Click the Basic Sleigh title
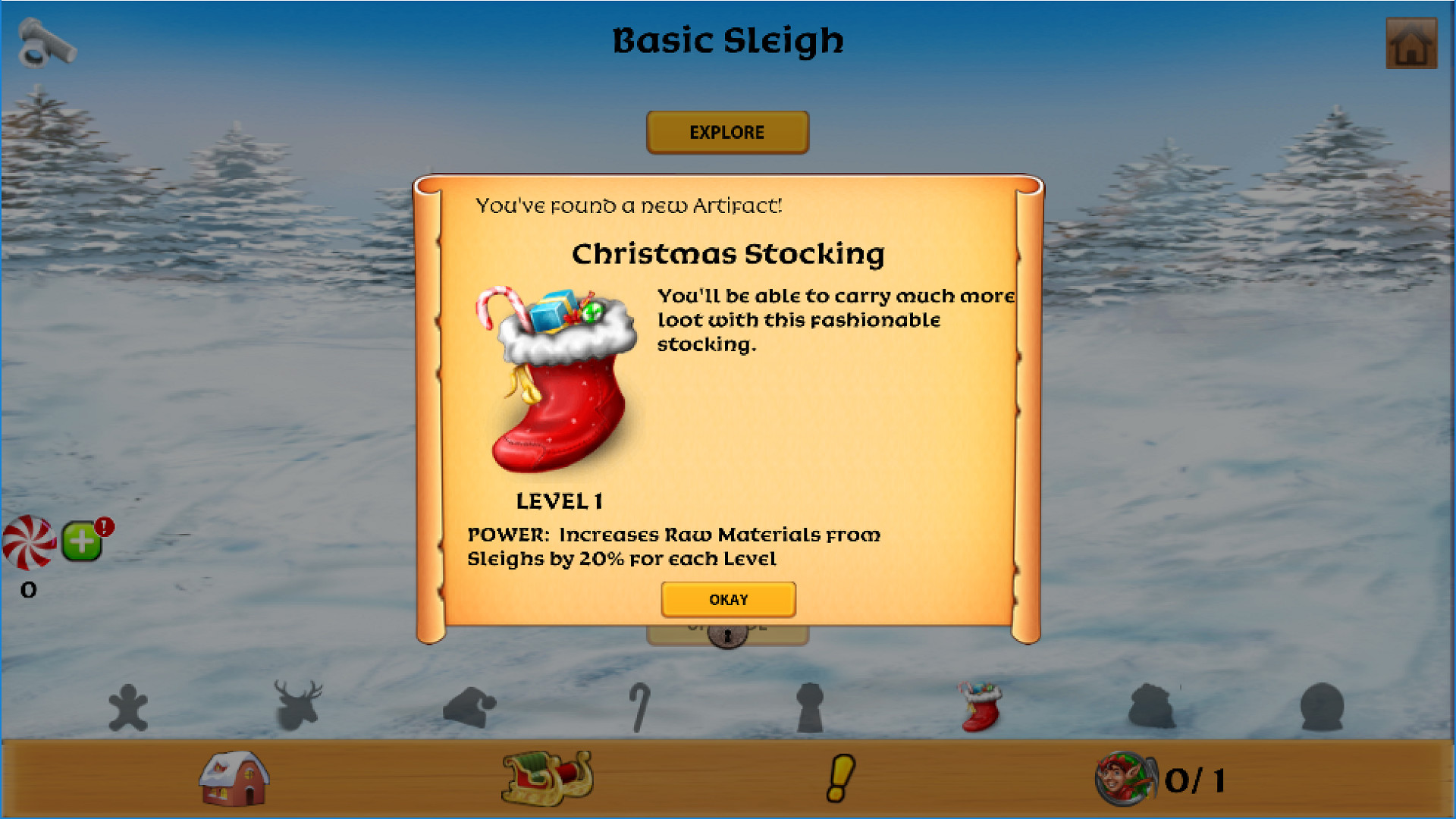The image size is (1456, 819). pos(727,40)
